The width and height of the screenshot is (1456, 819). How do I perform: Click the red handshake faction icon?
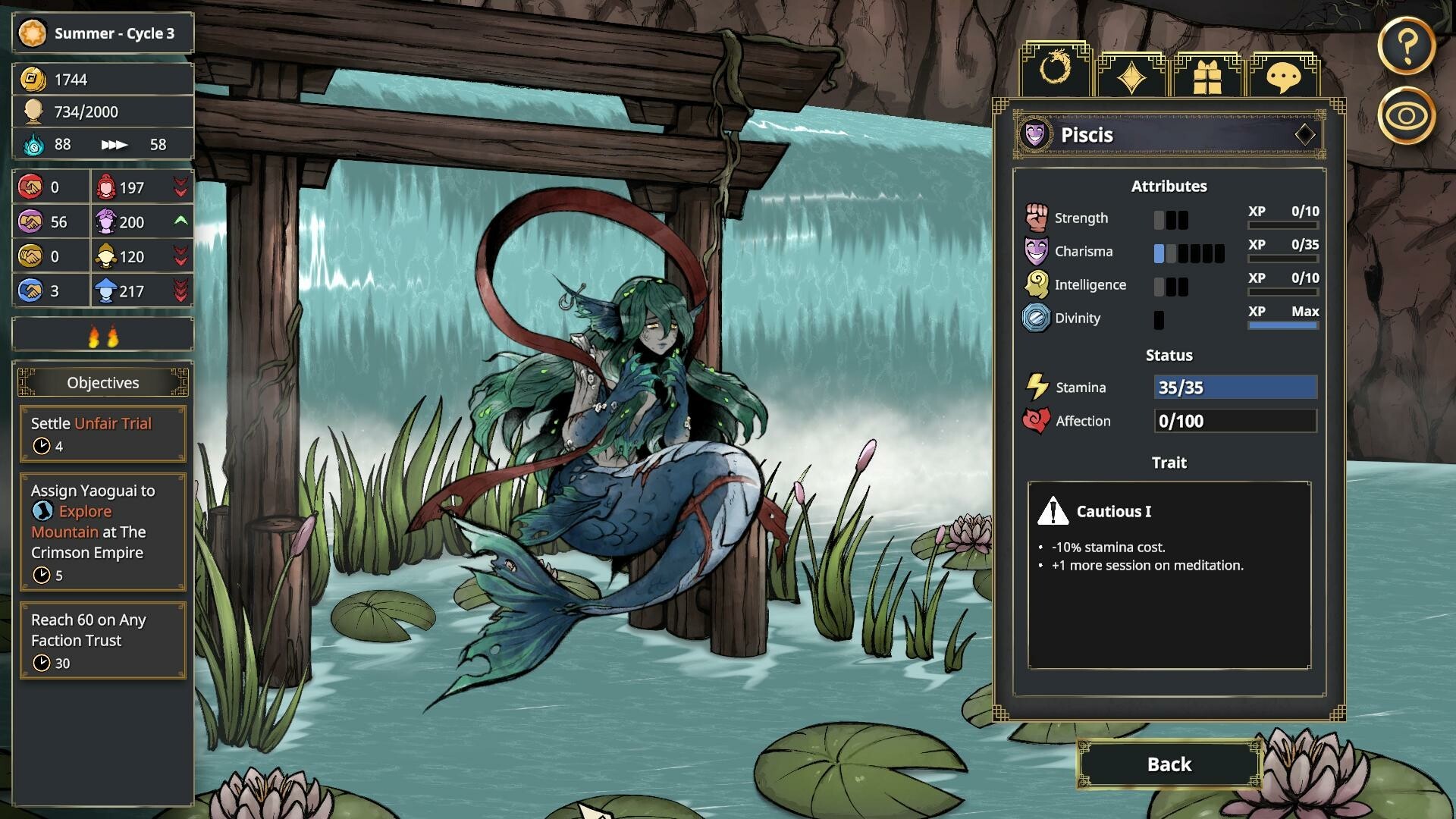tap(31, 187)
